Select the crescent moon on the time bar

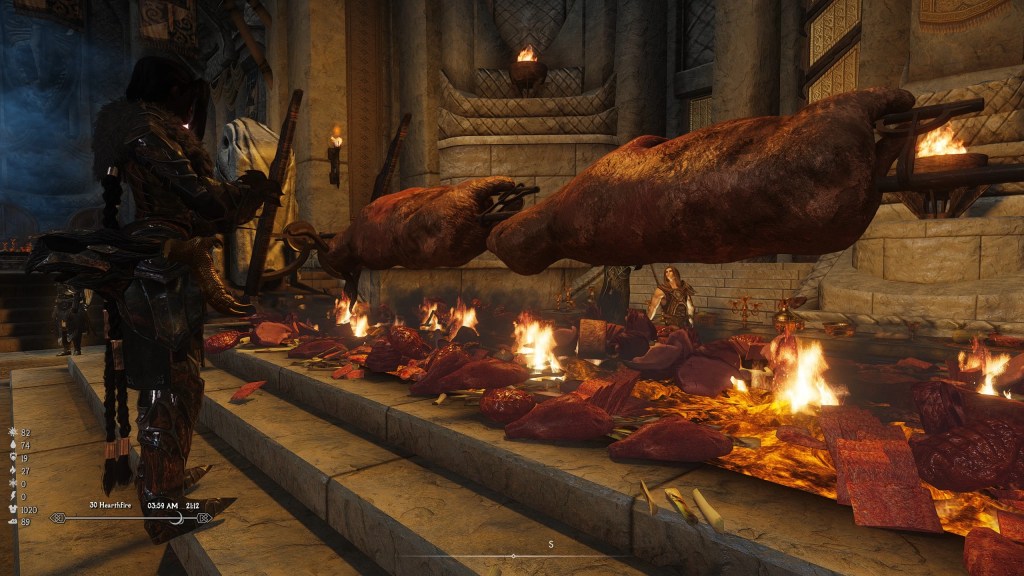click(179, 517)
